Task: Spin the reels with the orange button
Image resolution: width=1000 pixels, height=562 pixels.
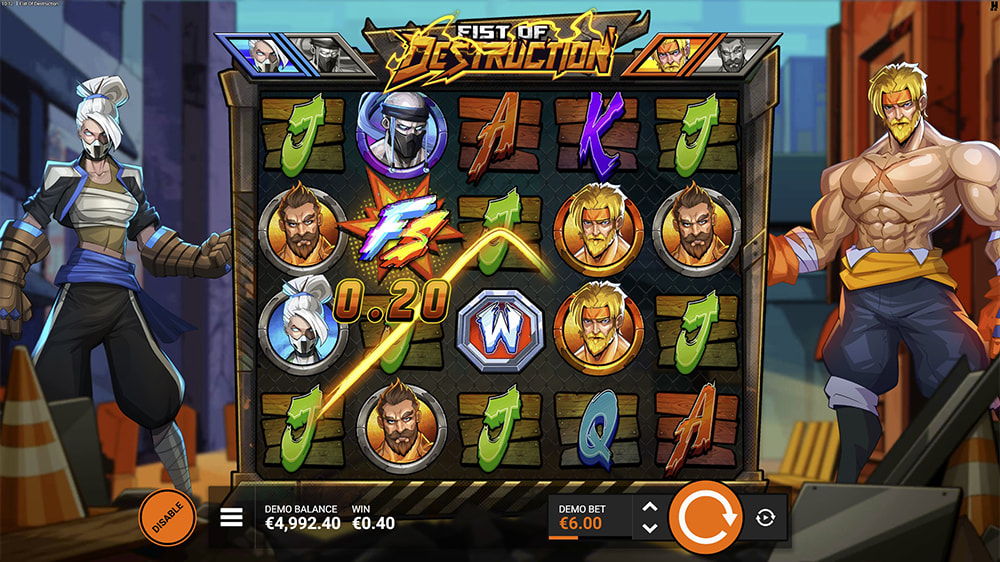Action: pyautogui.click(x=705, y=517)
